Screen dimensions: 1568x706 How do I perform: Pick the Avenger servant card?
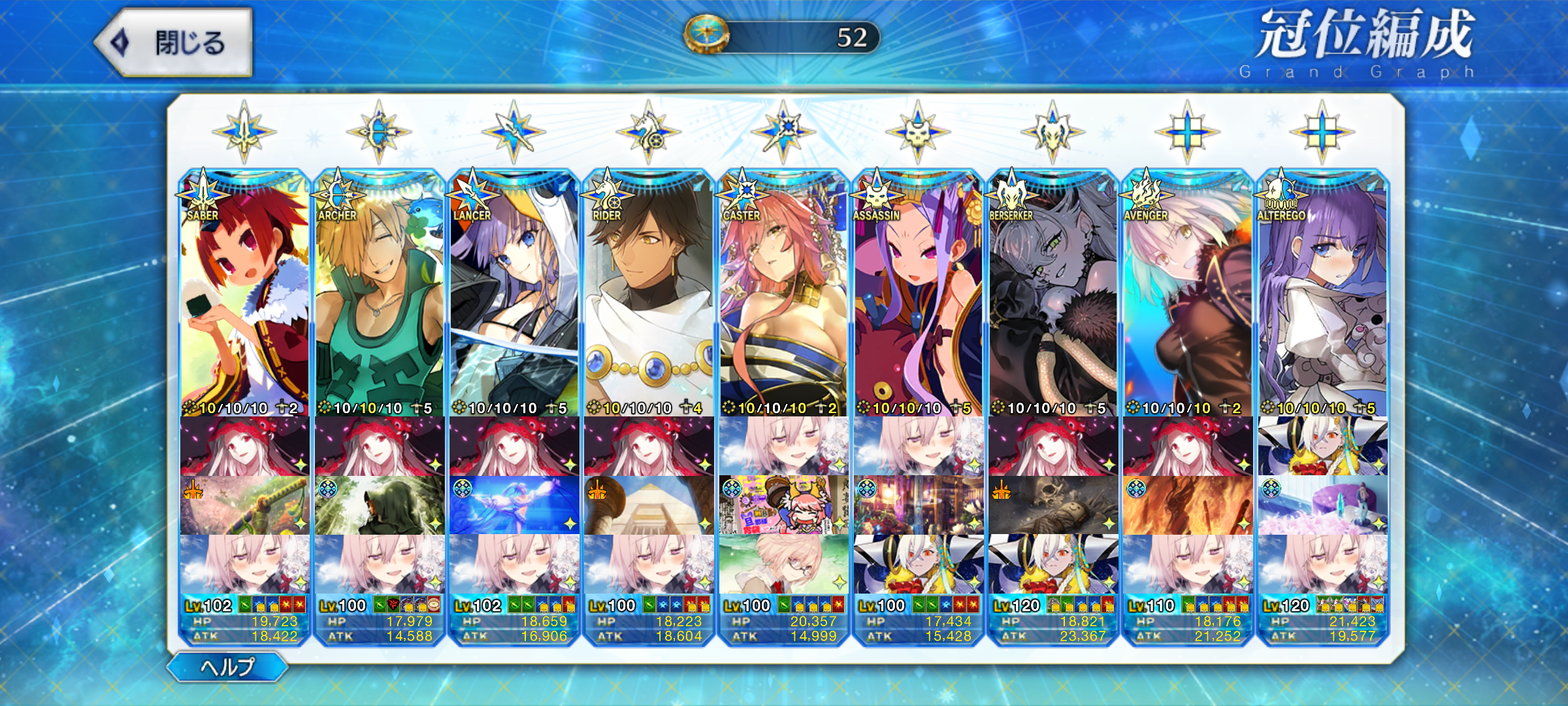pos(1187,294)
